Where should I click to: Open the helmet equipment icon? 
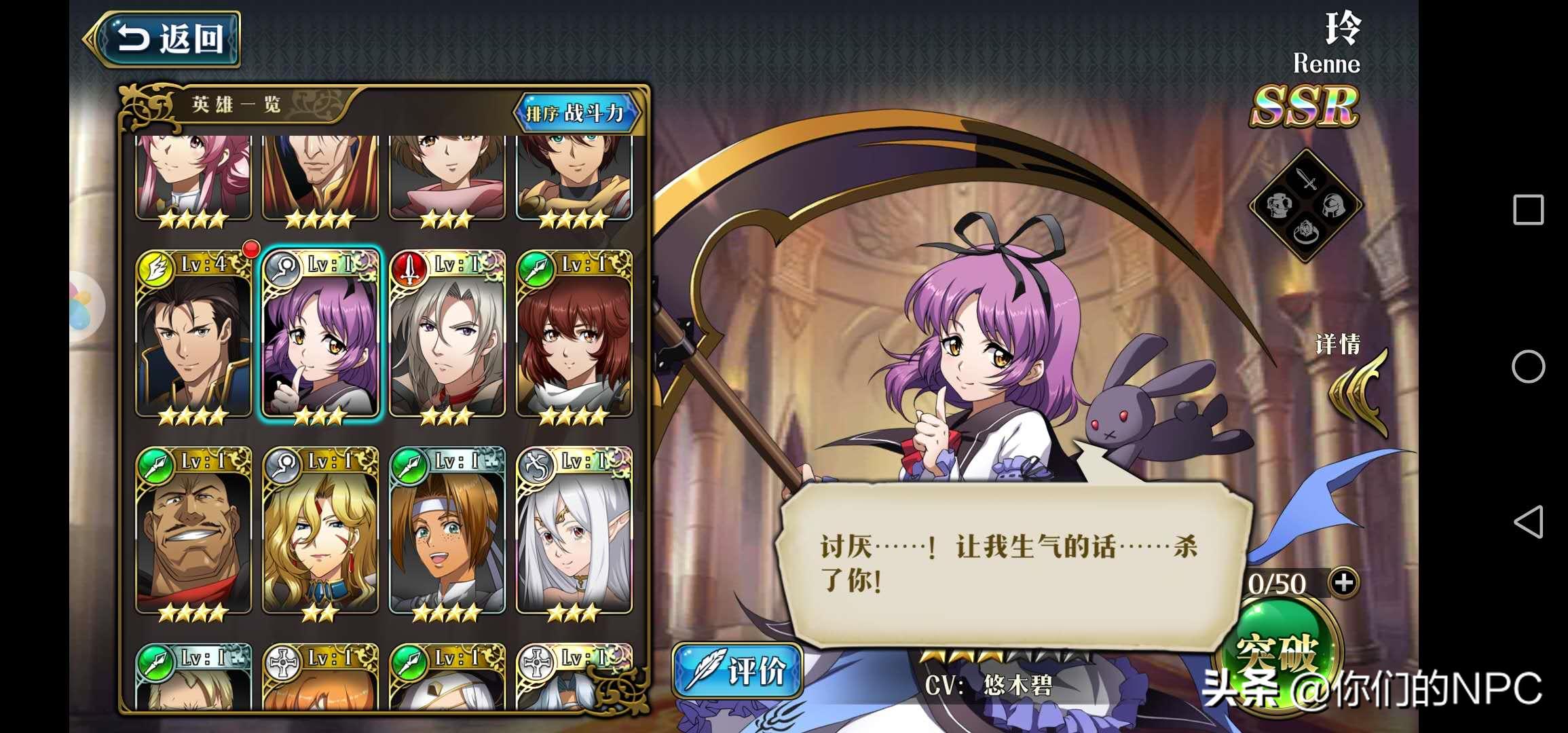tap(1332, 206)
